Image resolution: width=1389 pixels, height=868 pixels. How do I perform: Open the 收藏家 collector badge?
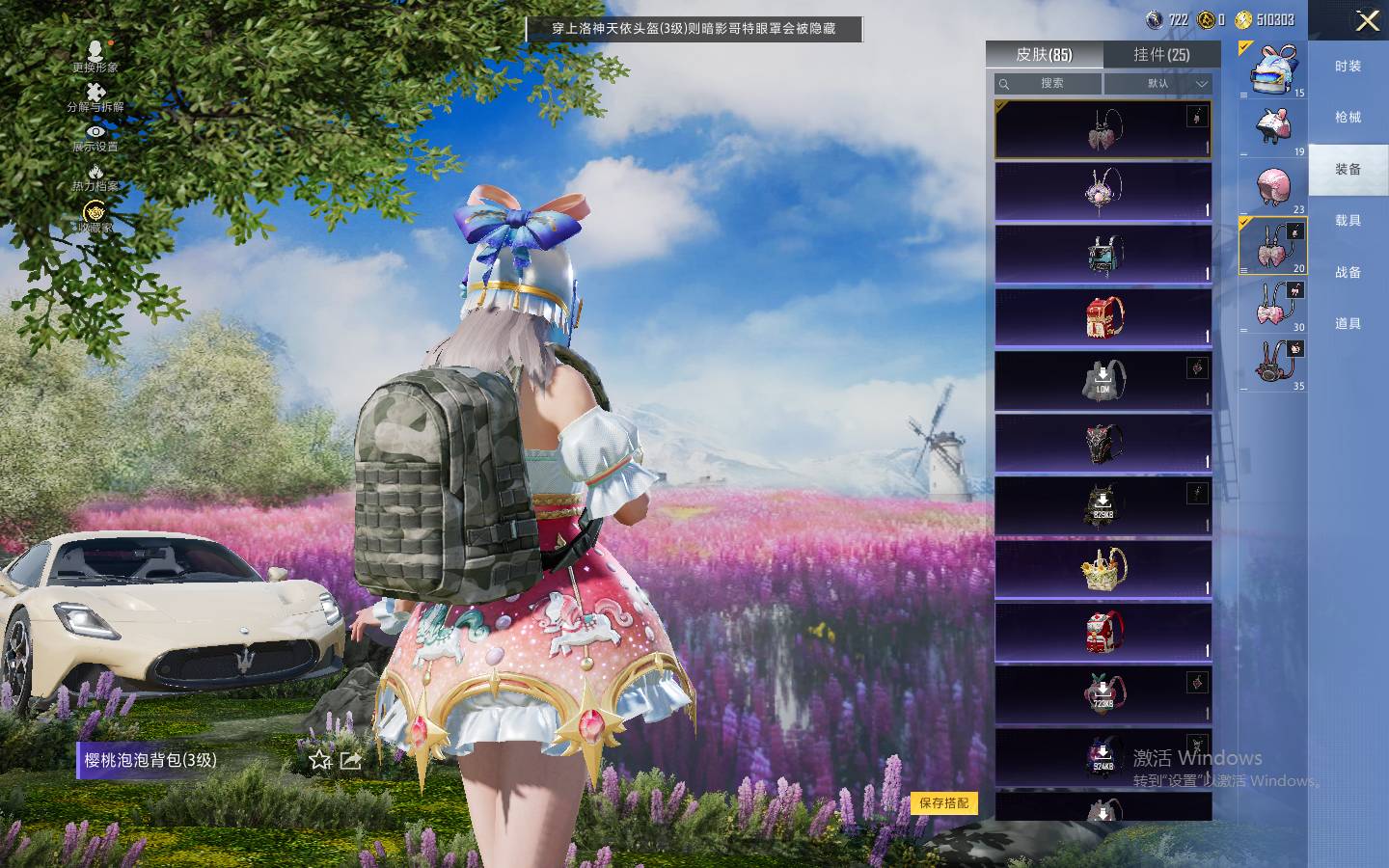95,217
